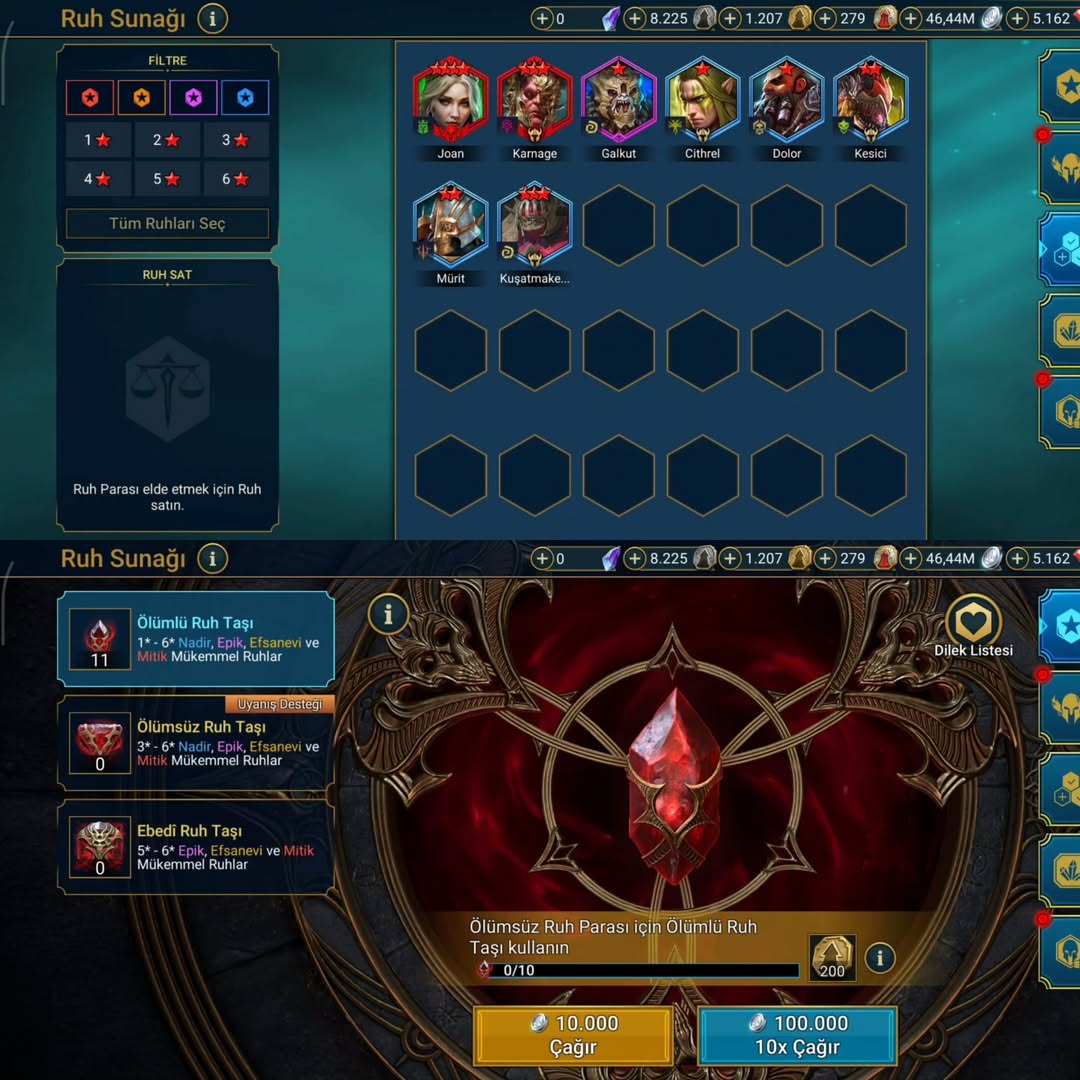Click the Tüm Ruhları Seç button
Image resolution: width=1080 pixels, height=1080 pixels.
(x=167, y=224)
